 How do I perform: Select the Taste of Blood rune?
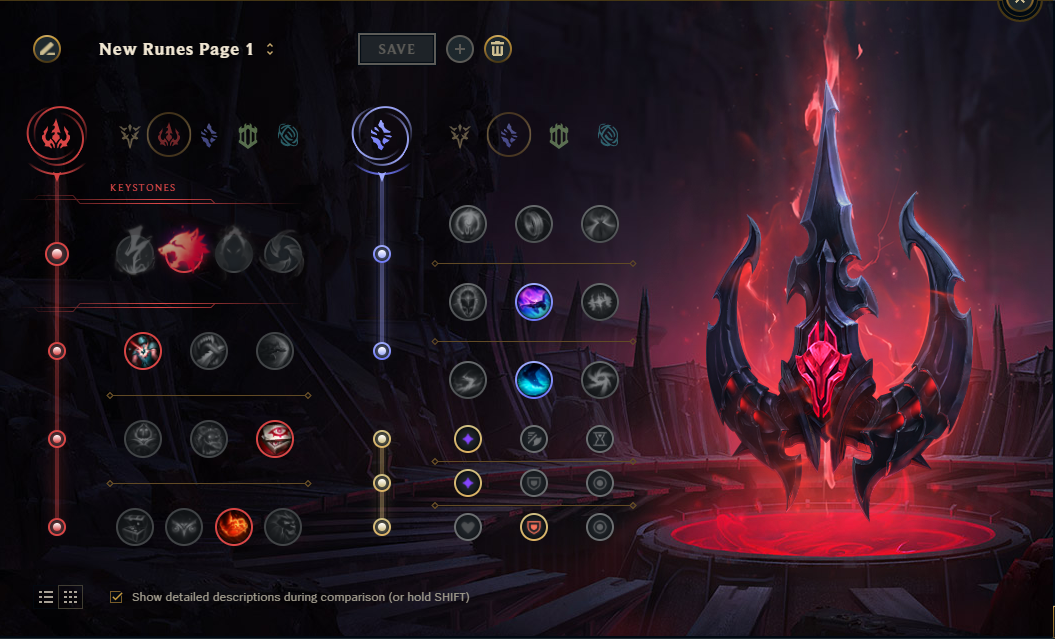pyautogui.click(x=209, y=351)
